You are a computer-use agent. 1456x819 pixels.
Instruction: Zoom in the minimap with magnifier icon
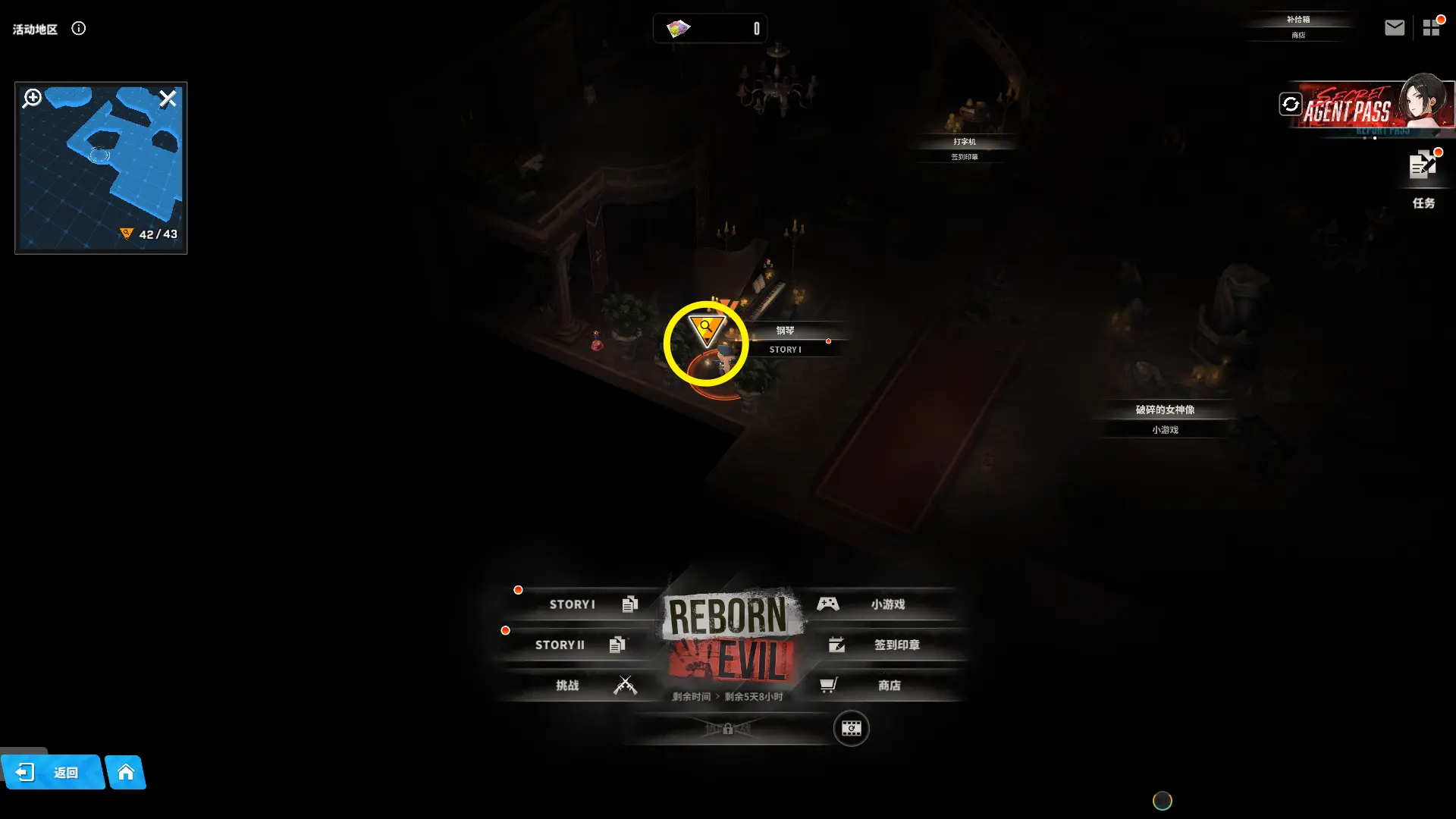tap(33, 99)
